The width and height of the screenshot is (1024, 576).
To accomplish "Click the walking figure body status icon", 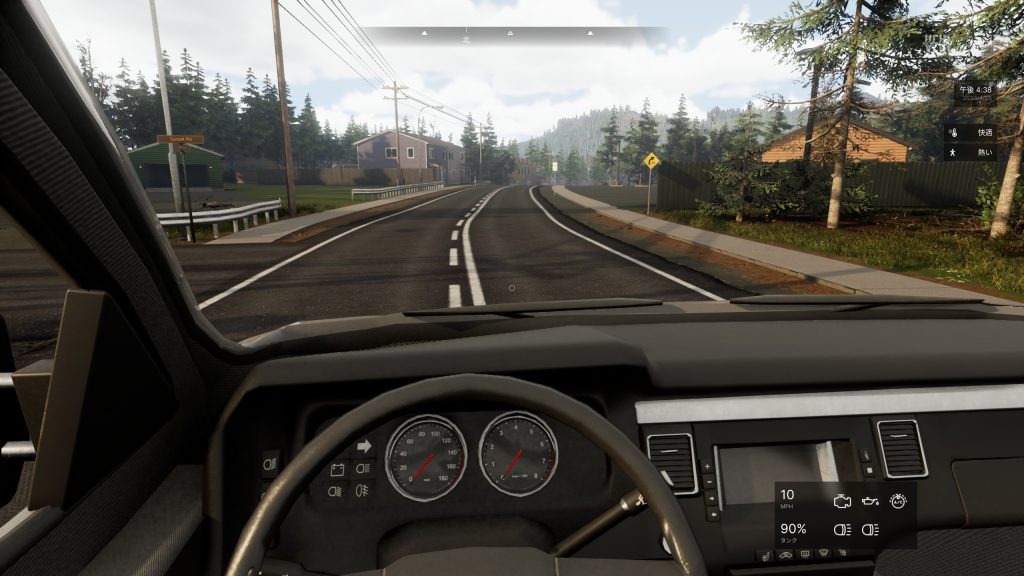I will [954, 153].
